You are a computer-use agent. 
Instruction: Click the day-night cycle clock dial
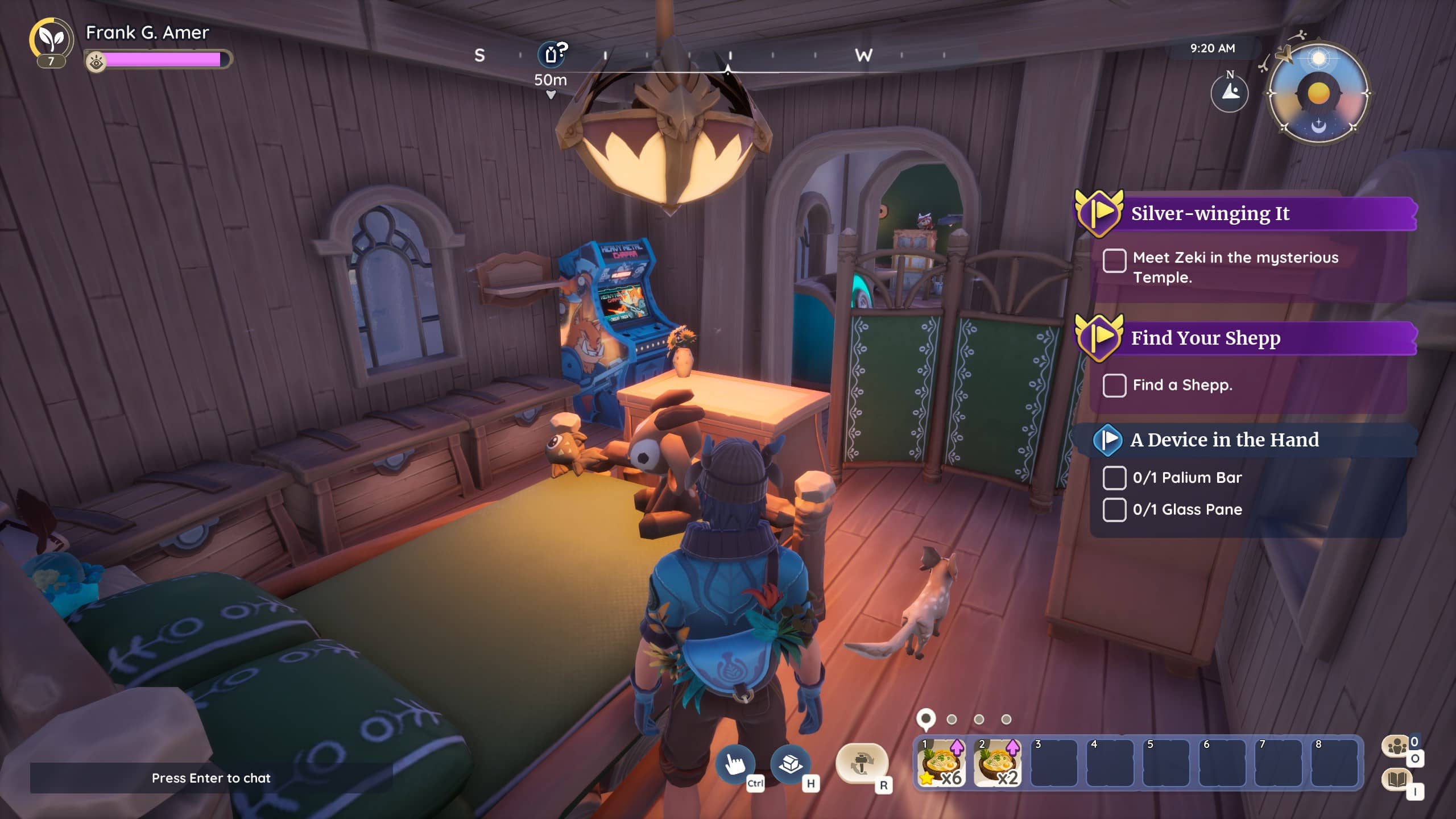1318,93
